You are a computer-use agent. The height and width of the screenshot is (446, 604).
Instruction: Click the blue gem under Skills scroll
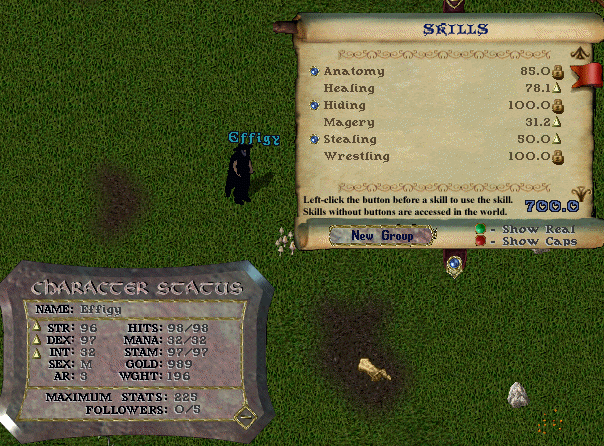coord(455,264)
